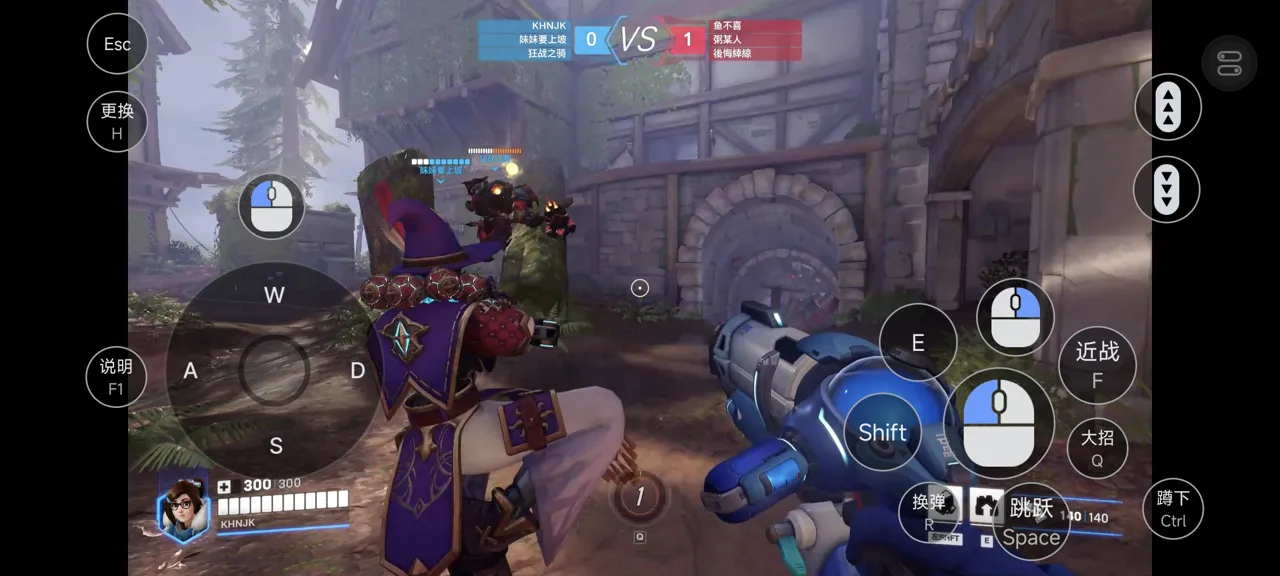Activate the E ability button

[x=918, y=343]
